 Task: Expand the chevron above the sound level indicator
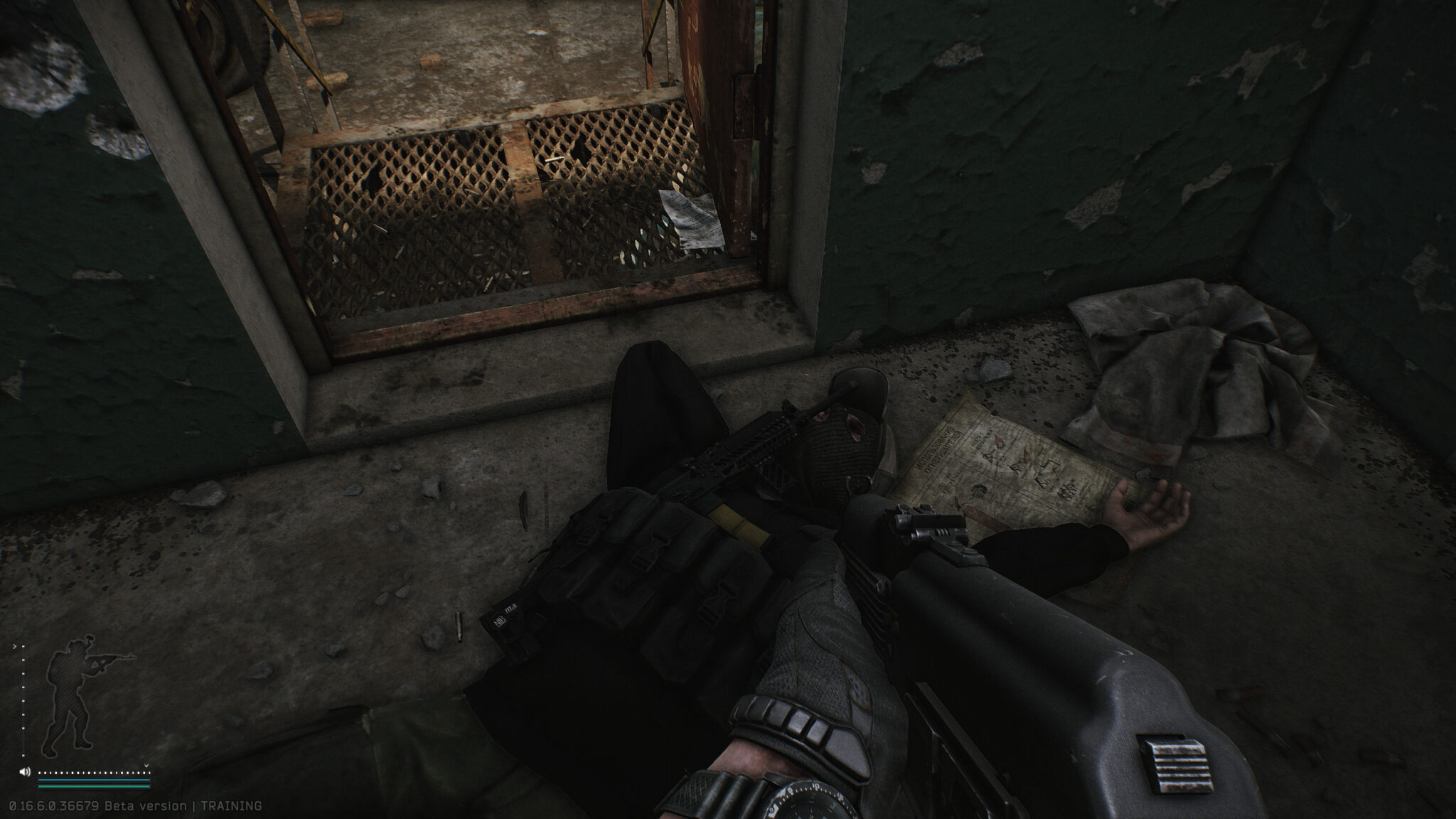click(146, 765)
